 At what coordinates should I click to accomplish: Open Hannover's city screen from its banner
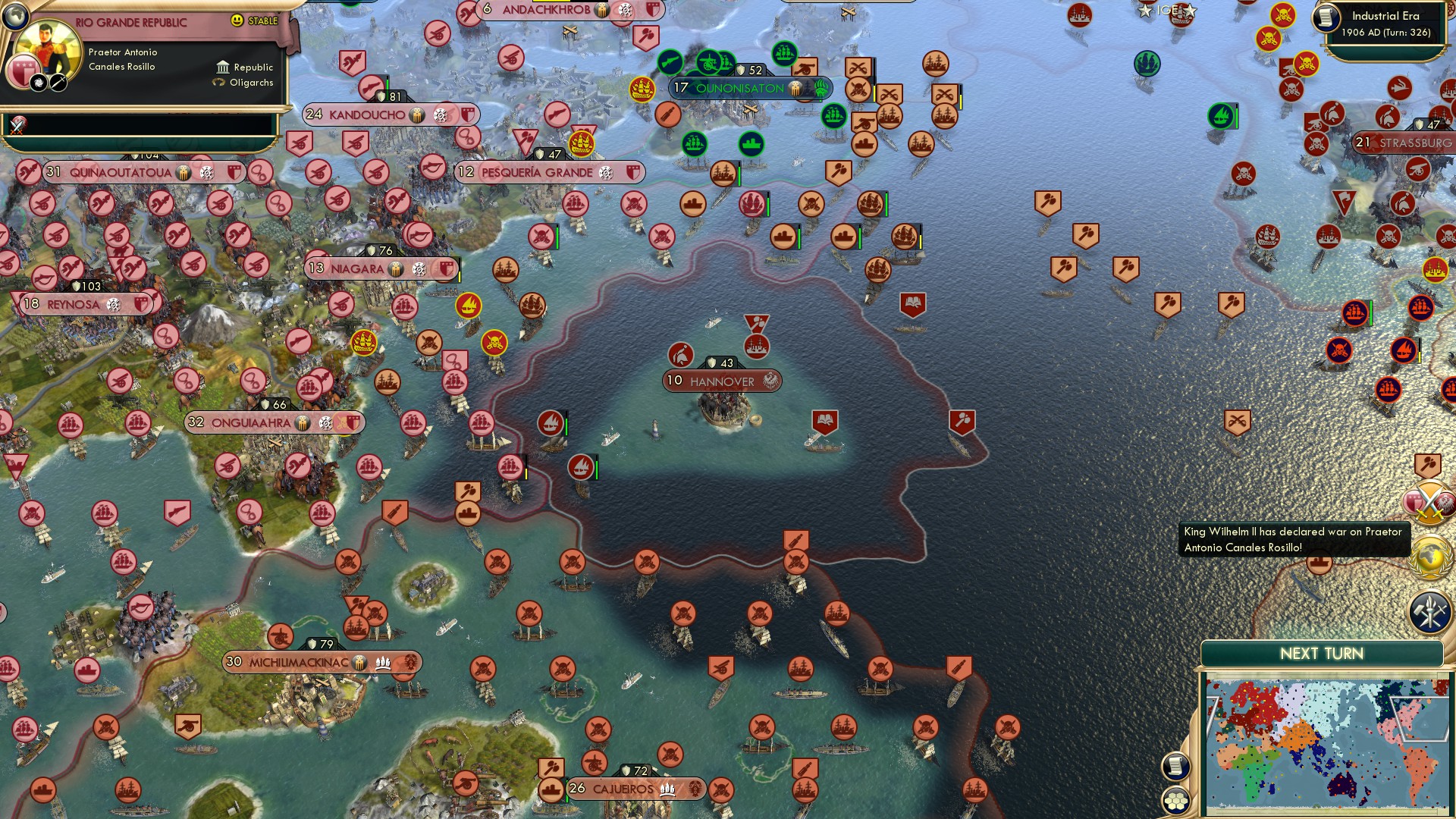720,381
